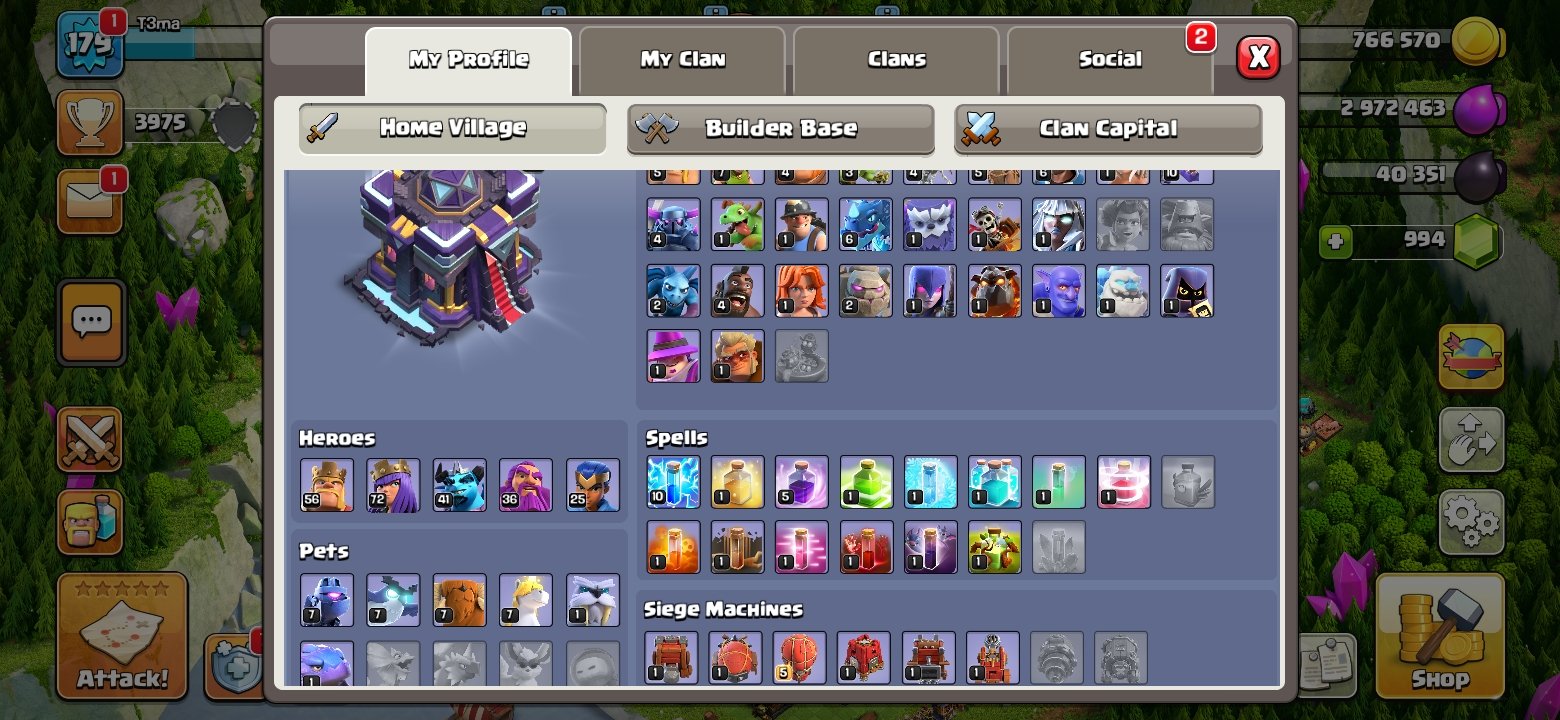Open the chat bubble sidebar icon
This screenshot has width=1560, height=720.
91,322
